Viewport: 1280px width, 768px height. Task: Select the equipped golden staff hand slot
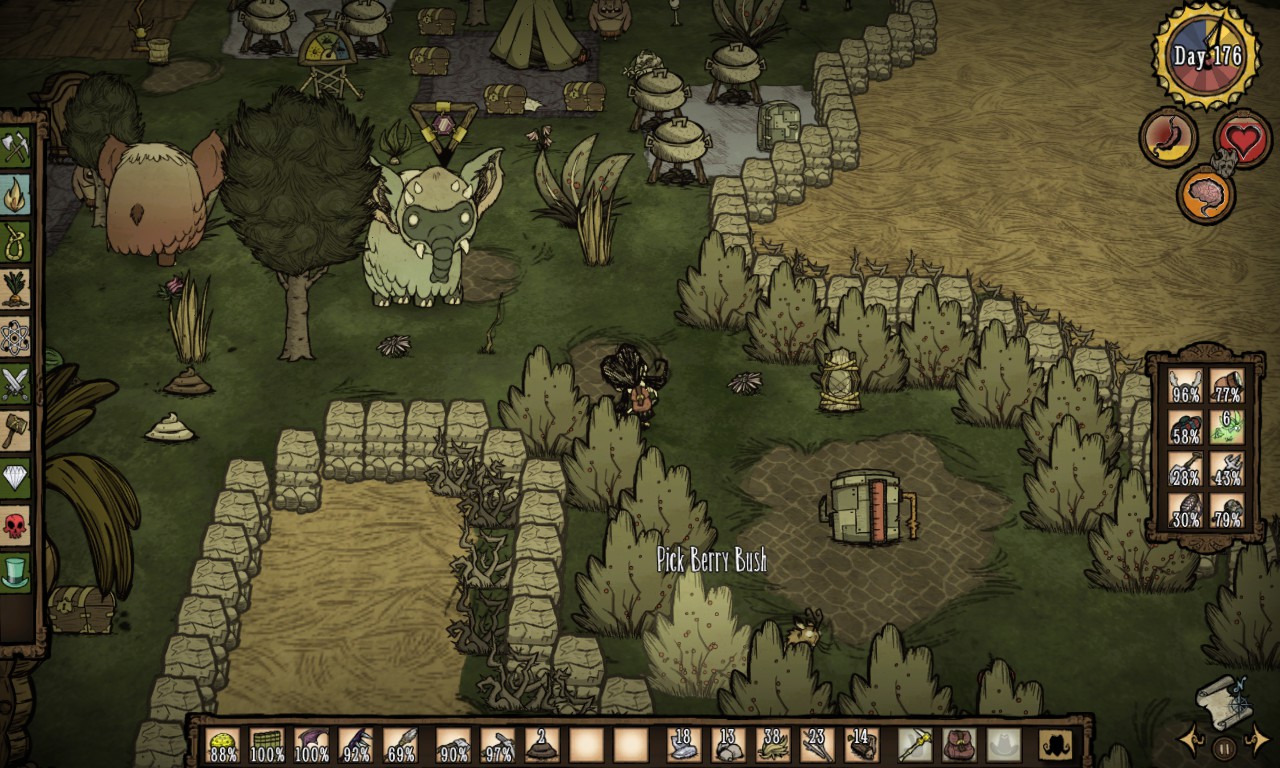pyautogui.click(x=915, y=745)
